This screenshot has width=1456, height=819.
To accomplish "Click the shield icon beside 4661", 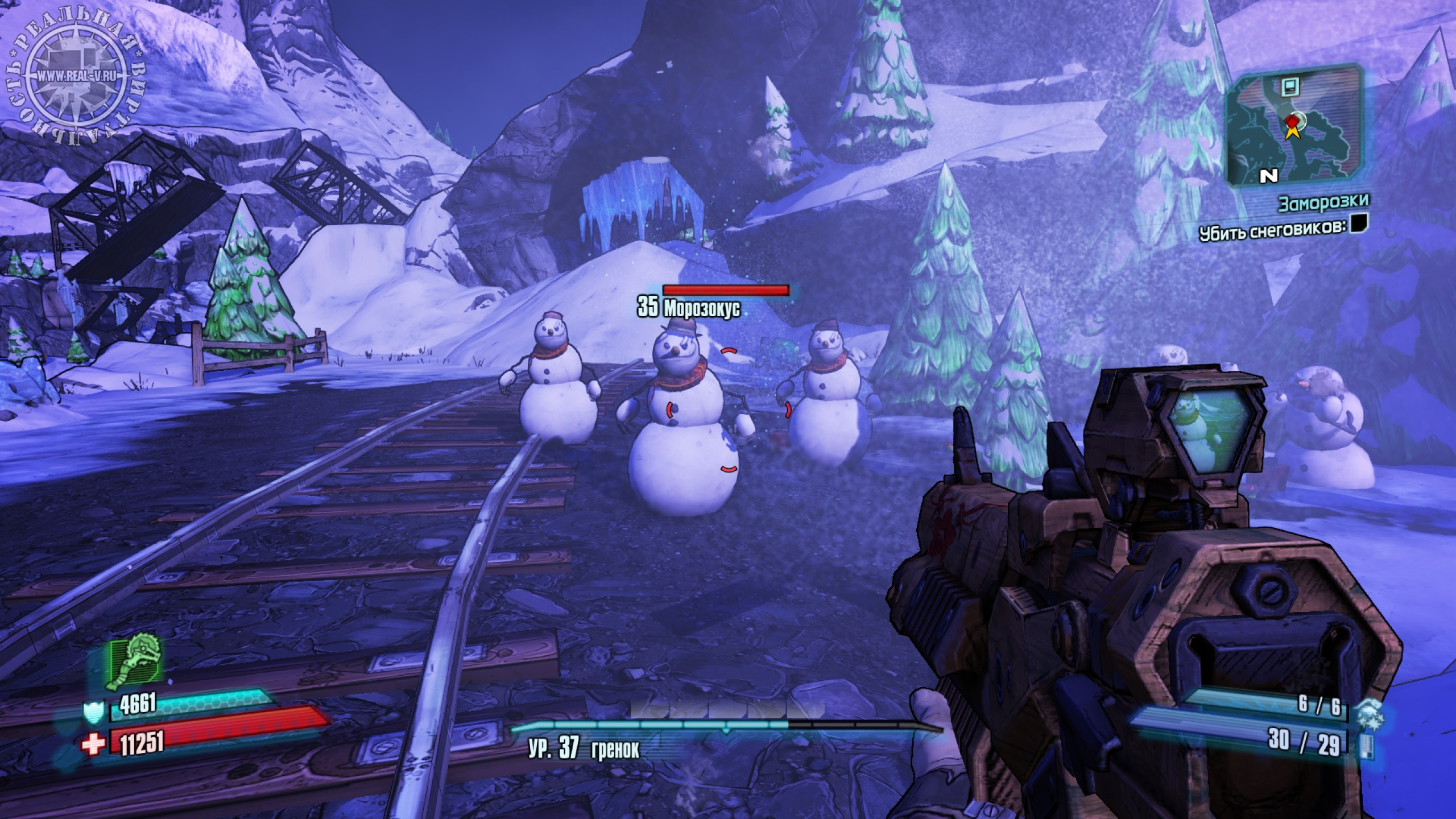I will point(93,712).
